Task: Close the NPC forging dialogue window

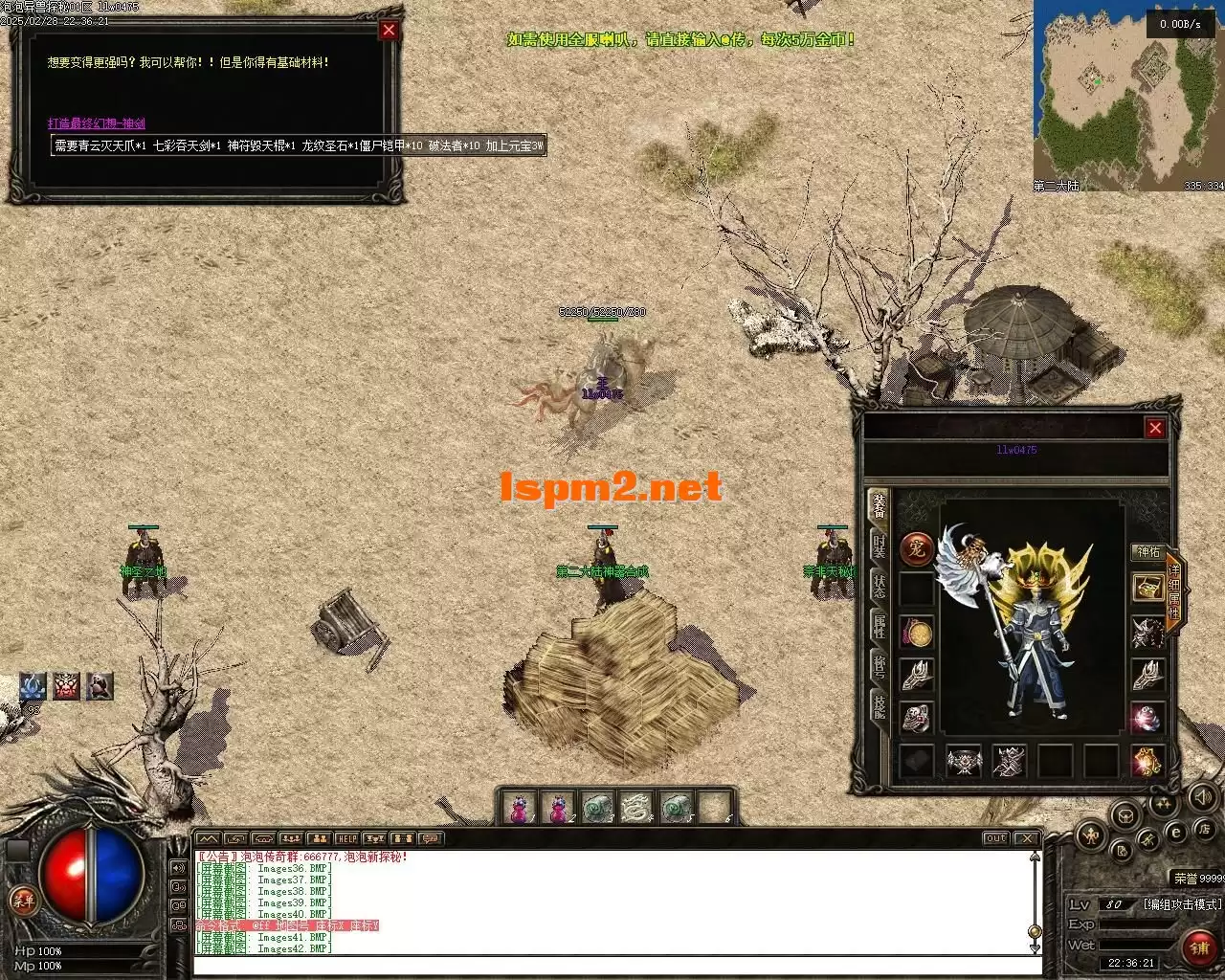Action: click(389, 31)
